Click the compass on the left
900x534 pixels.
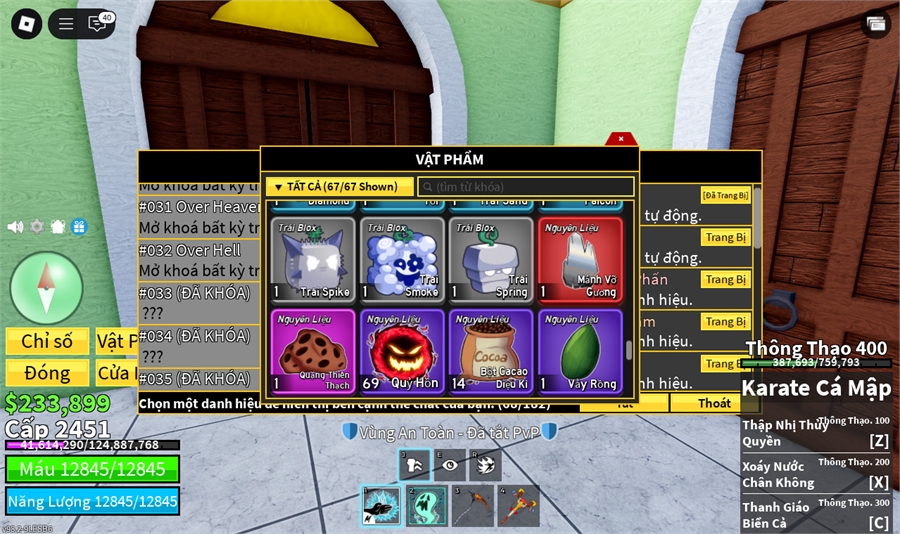point(46,288)
